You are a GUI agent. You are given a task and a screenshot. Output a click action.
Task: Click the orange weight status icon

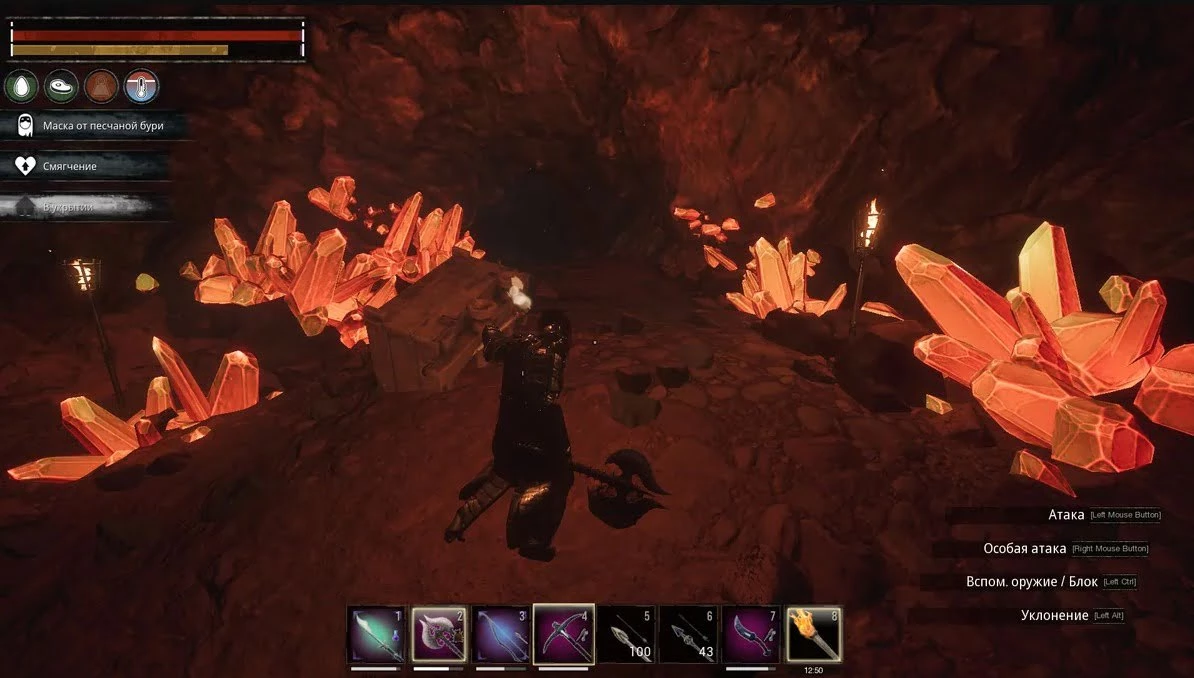coord(101,86)
